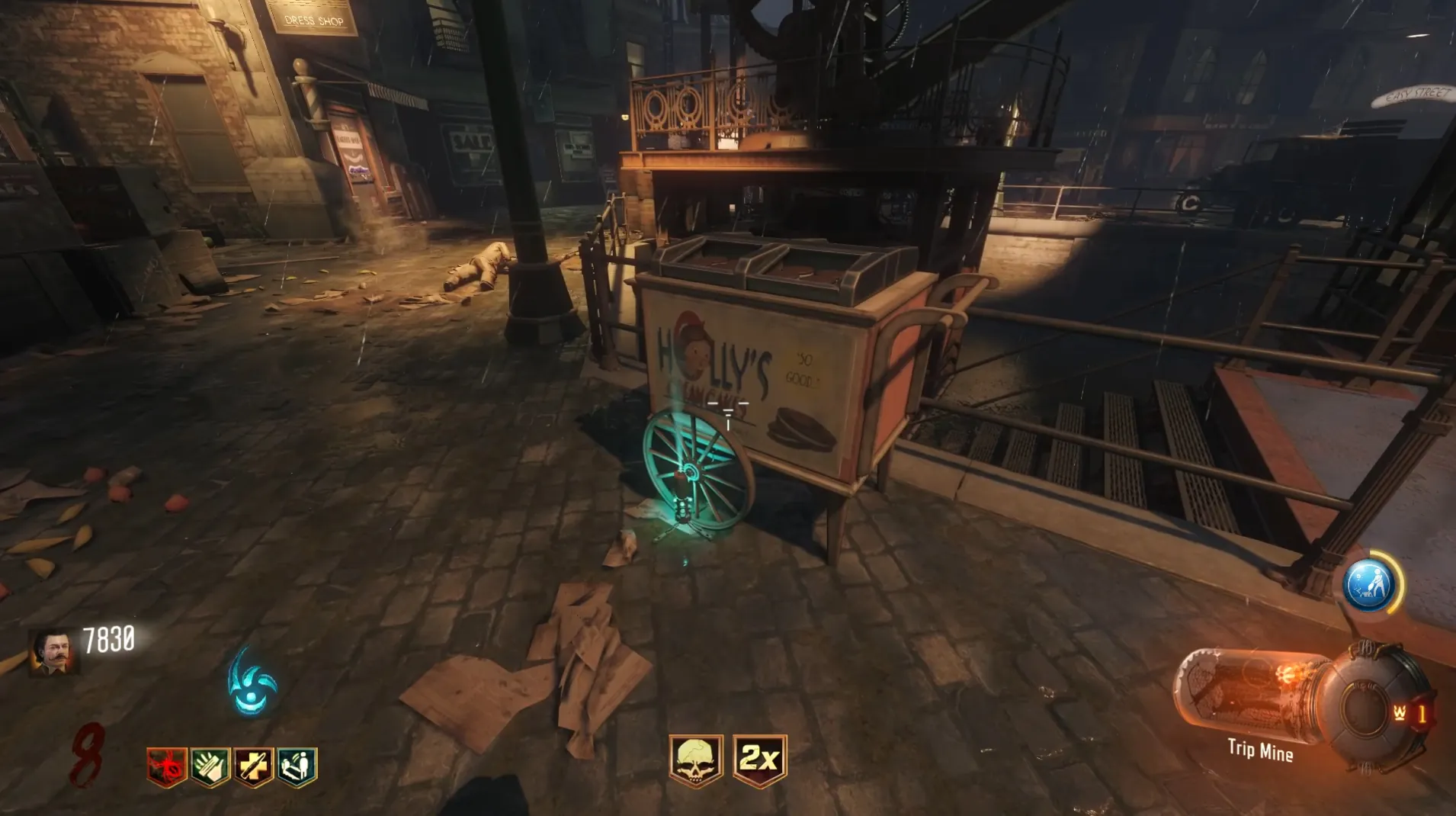Select the red spider Widow's Wine perk
The image size is (1456, 816).
click(x=167, y=766)
